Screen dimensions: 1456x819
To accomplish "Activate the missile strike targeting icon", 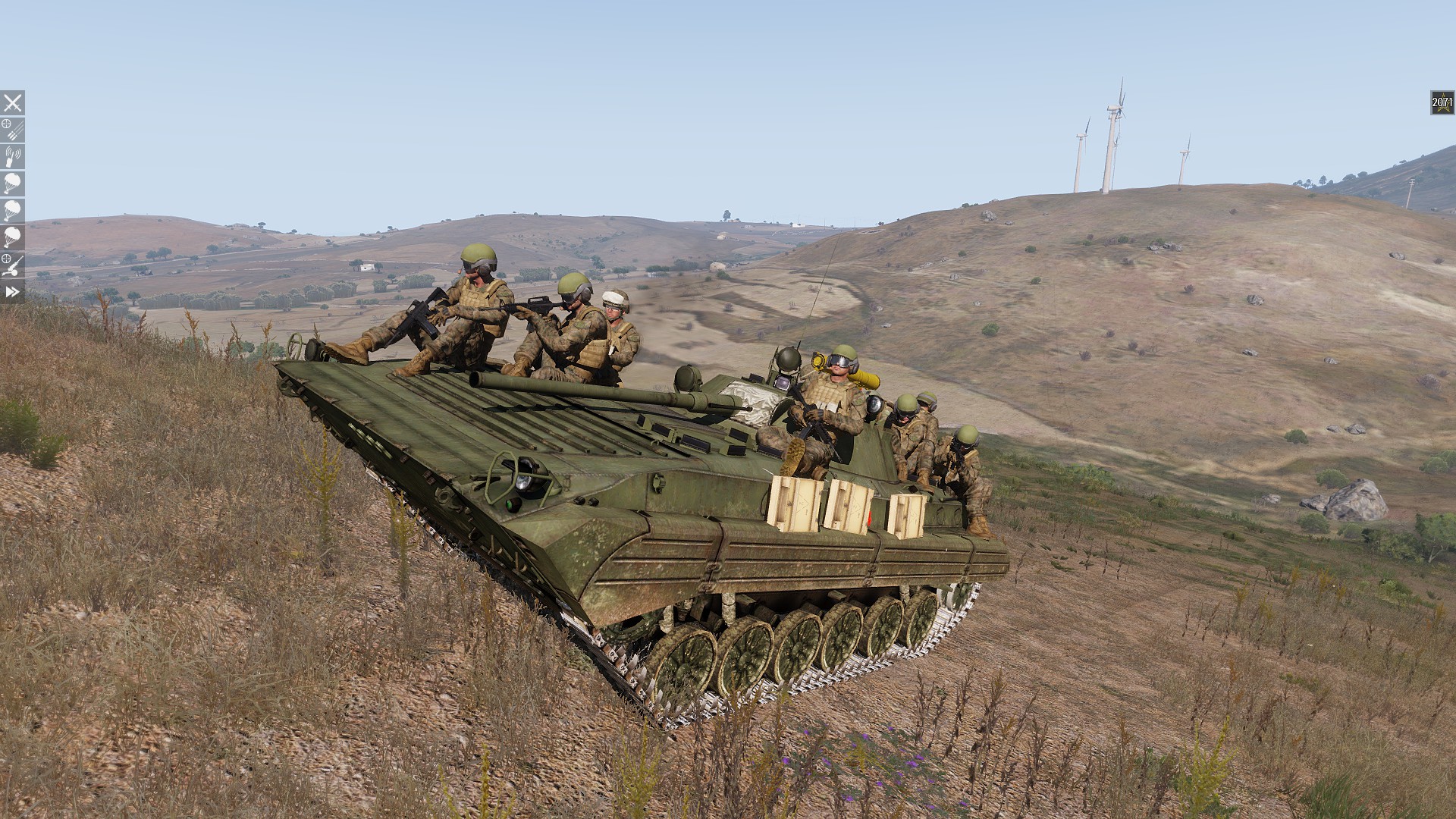I will point(12,130).
